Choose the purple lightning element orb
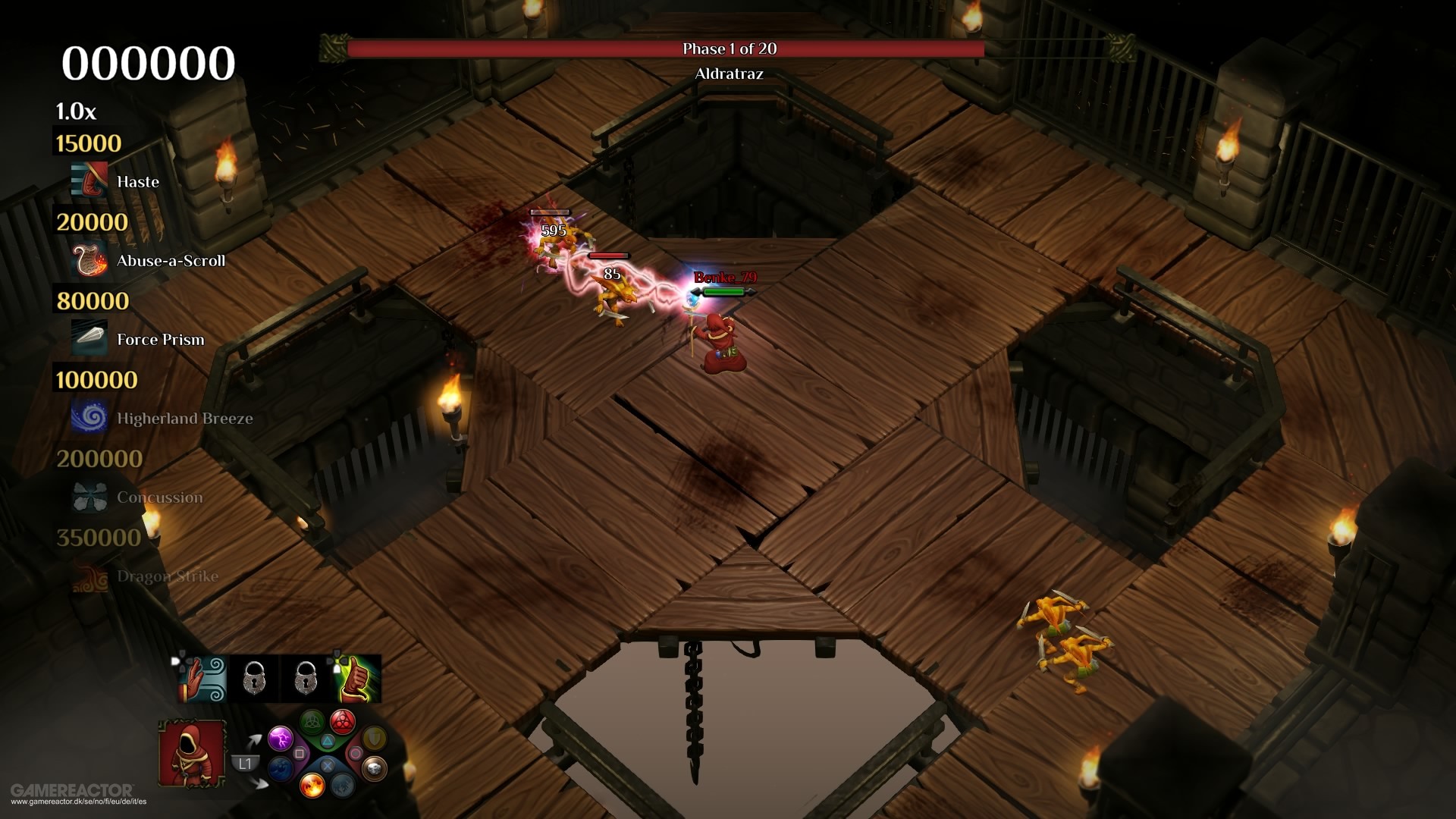This screenshot has width=1456, height=819. click(280, 737)
